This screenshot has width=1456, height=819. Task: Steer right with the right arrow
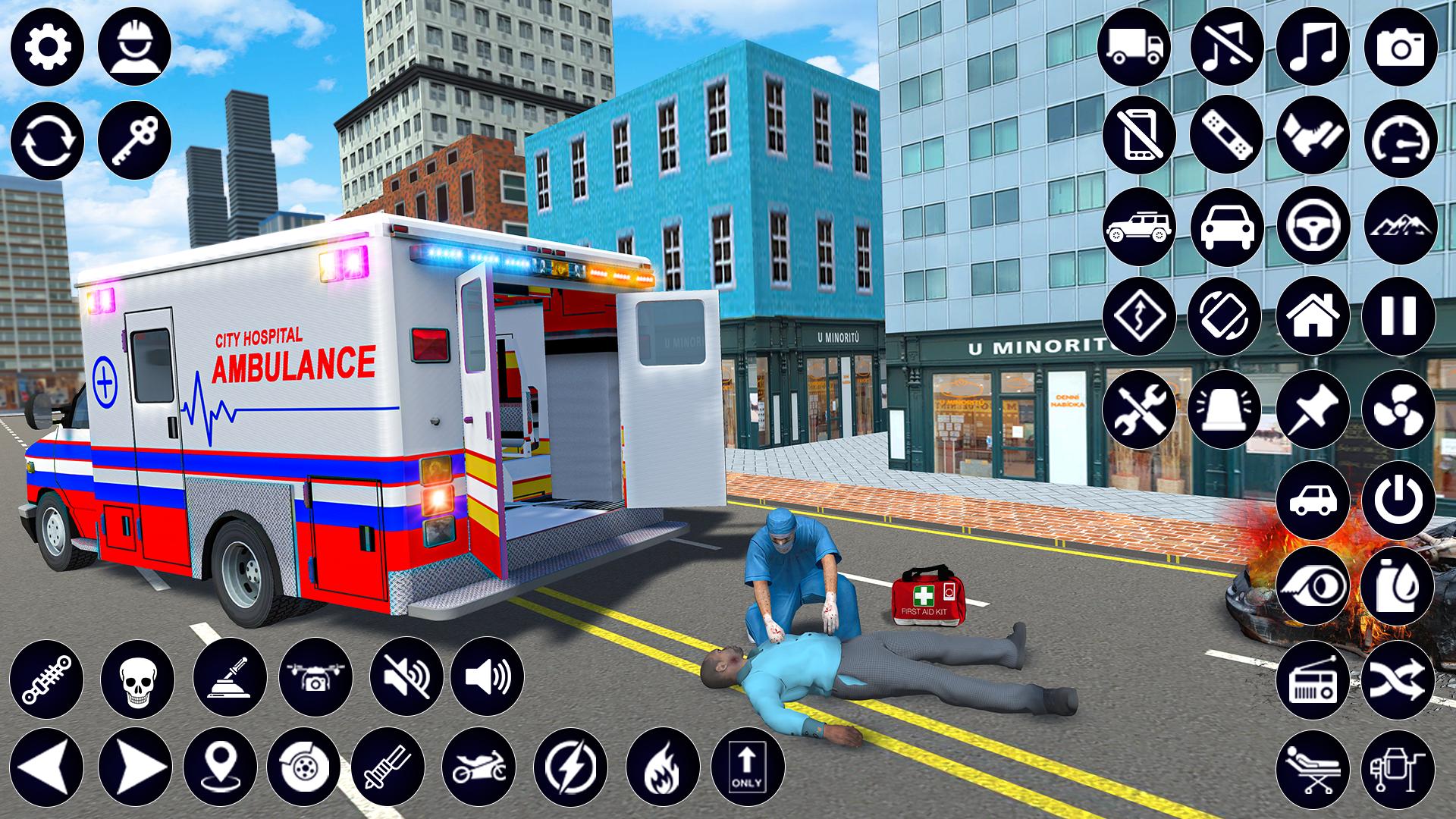tap(134, 767)
